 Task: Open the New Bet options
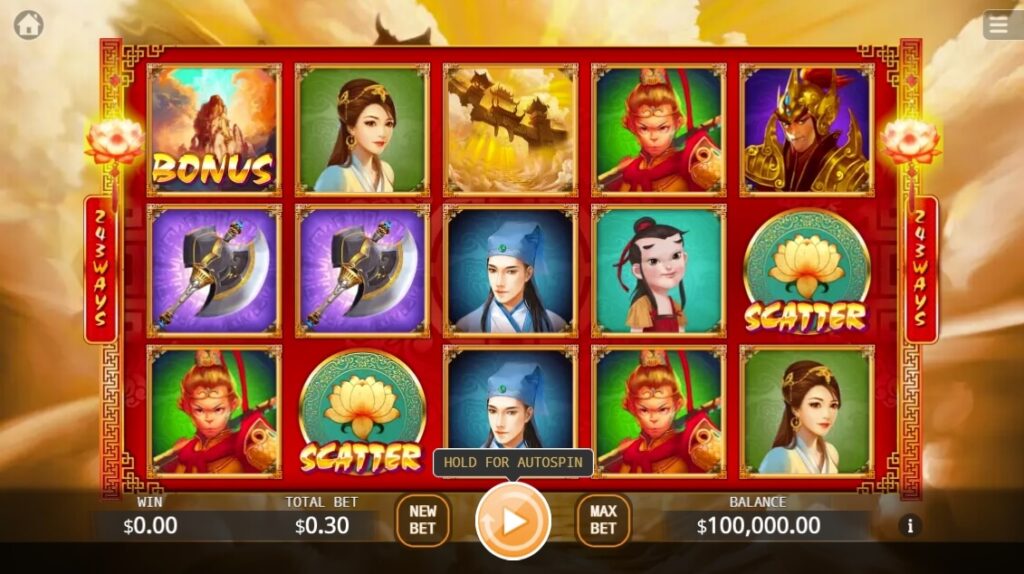pyautogui.click(x=422, y=520)
